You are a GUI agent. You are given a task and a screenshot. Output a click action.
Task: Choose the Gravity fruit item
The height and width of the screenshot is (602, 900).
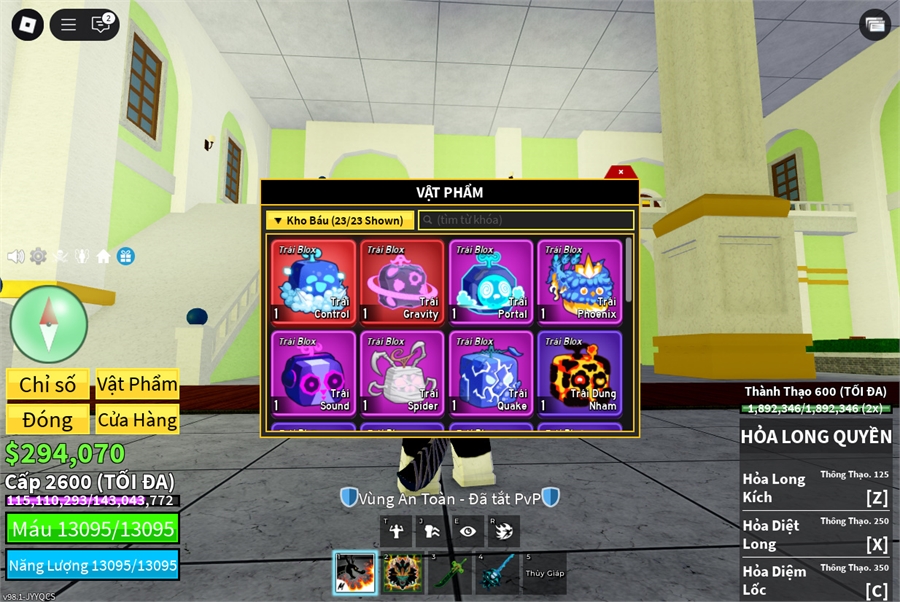[x=402, y=281]
